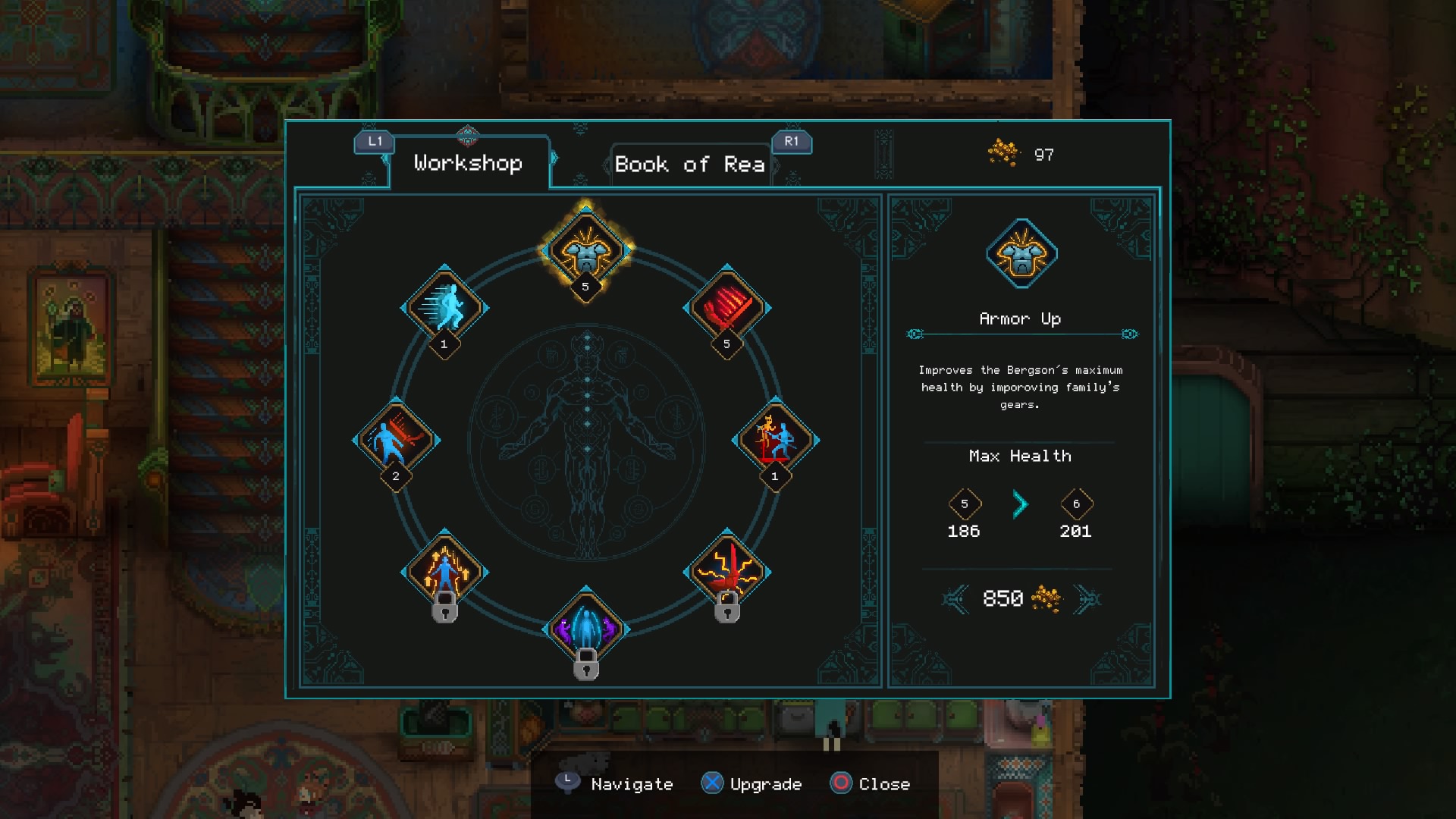Click the Armor Up icon in the detail panel
This screenshot has height=819, width=1456.
(x=1021, y=255)
